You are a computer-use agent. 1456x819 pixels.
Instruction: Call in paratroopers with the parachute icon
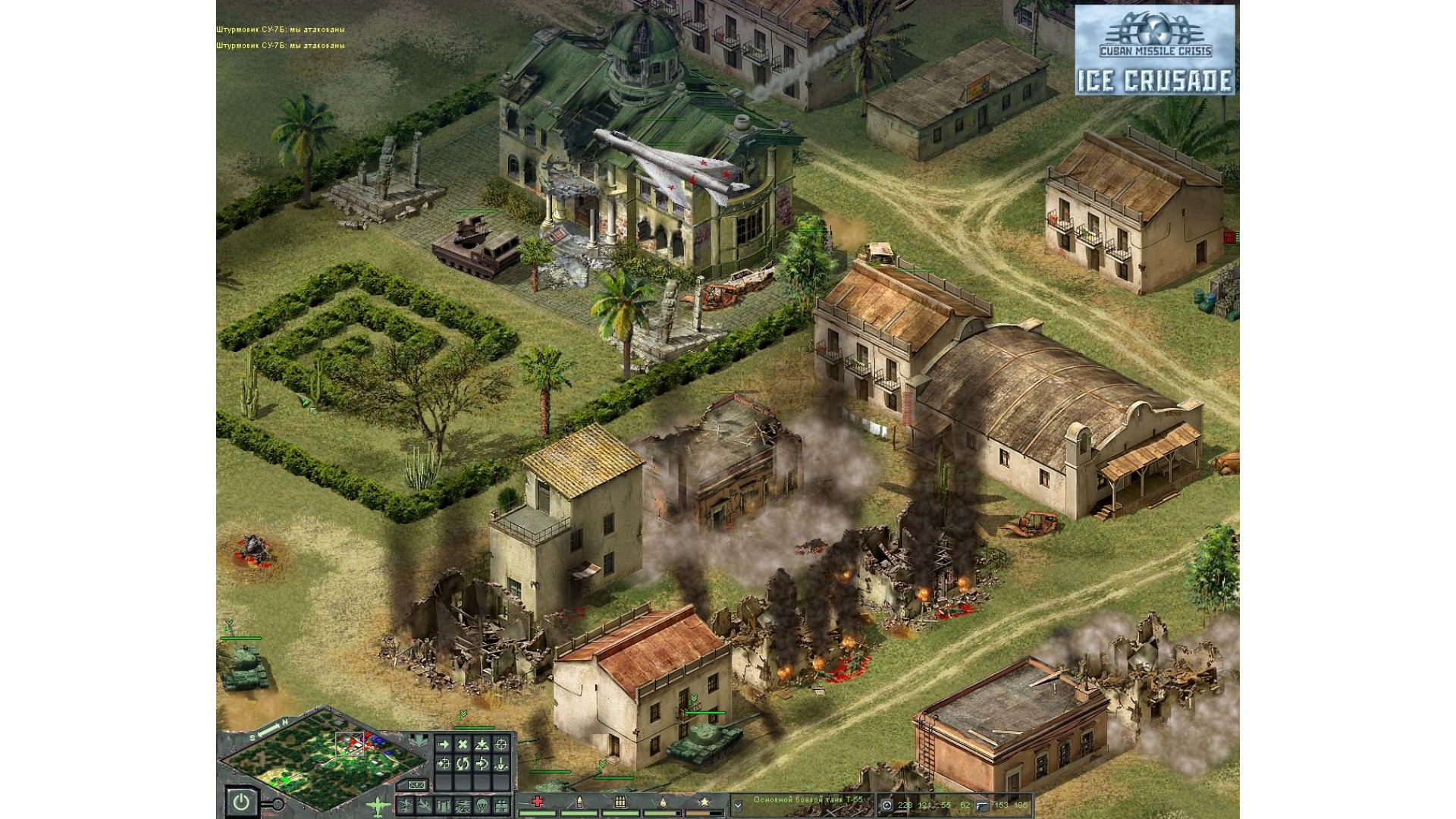pyautogui.click(x=482, y=805)
